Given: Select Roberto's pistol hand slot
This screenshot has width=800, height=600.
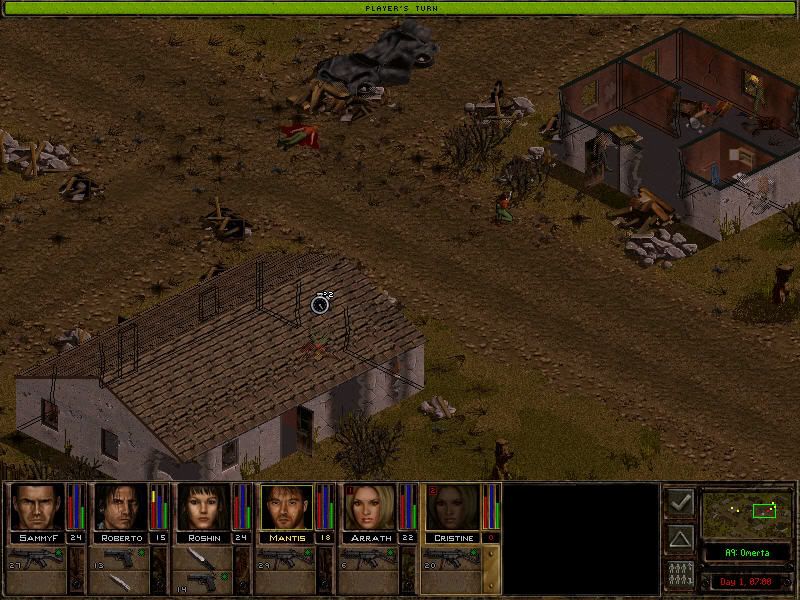Looking at the screenshot, I should pos(121,556).
